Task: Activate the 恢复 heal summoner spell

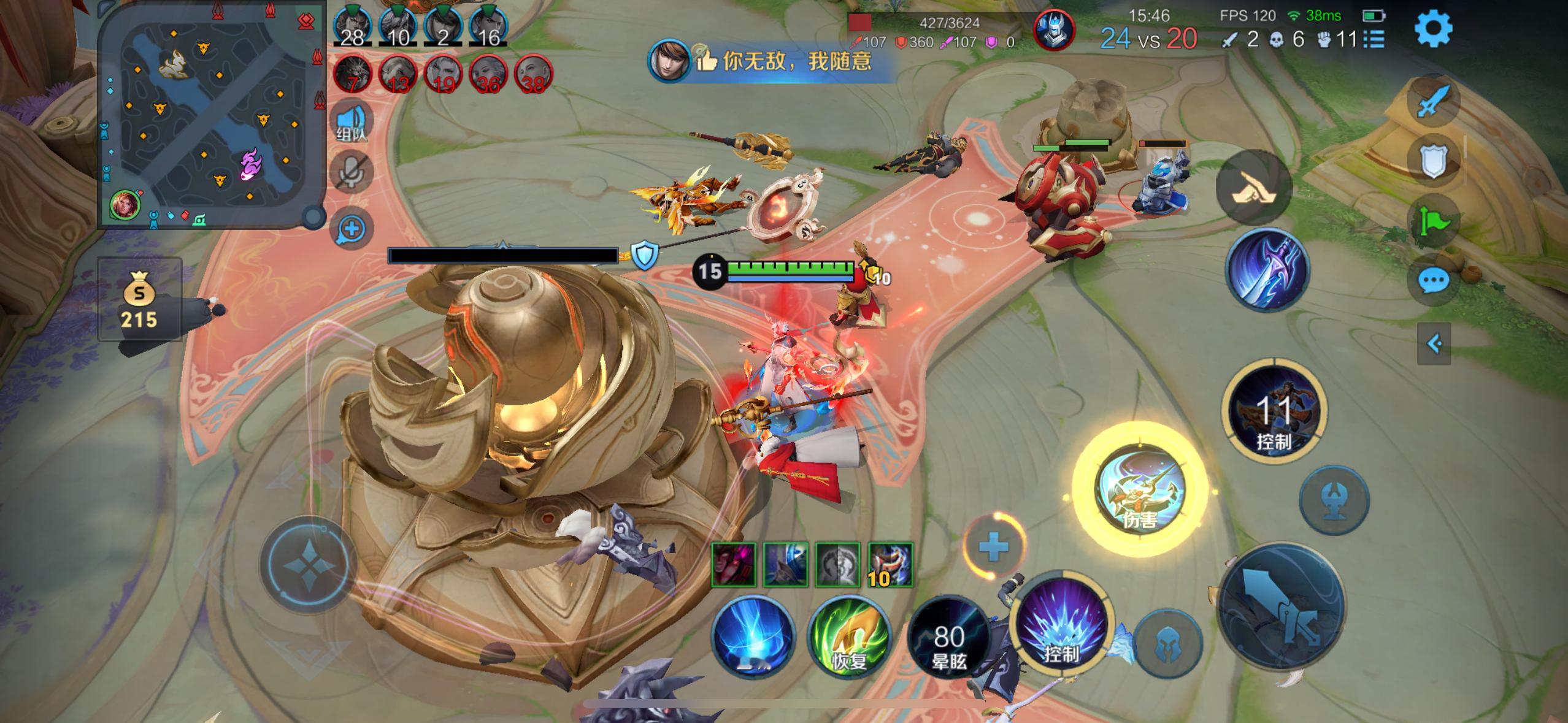Action: (850, 636)
